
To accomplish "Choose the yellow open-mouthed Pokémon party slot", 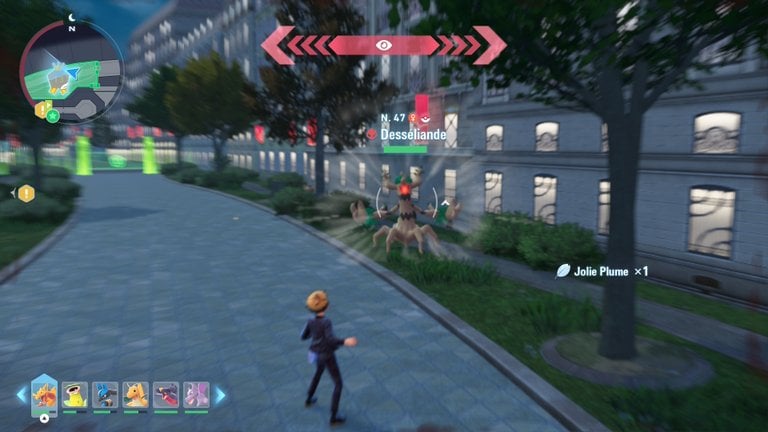I will 75,396.
